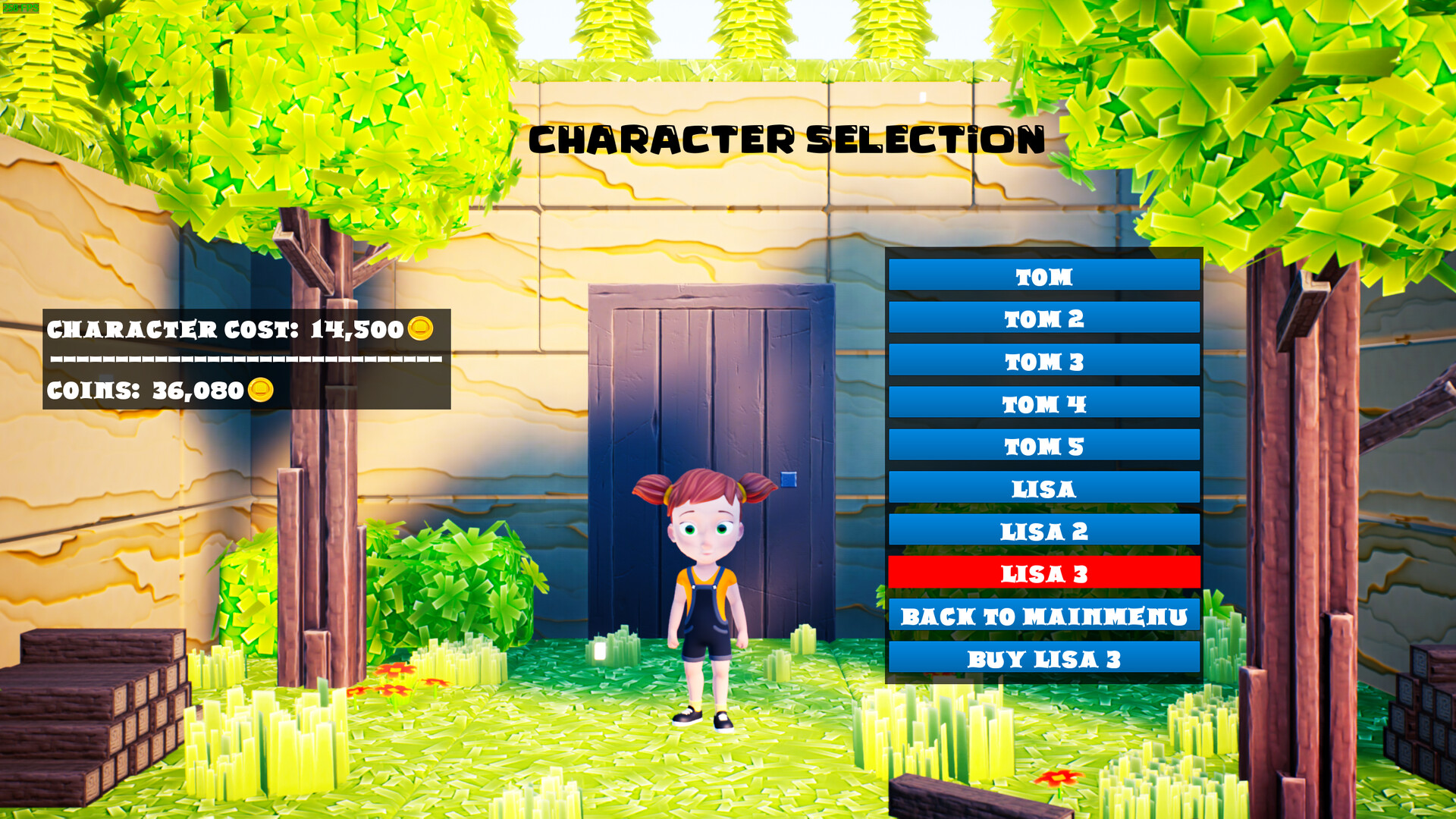Pick the Tom 3 character

click(x=1043, y=361)
